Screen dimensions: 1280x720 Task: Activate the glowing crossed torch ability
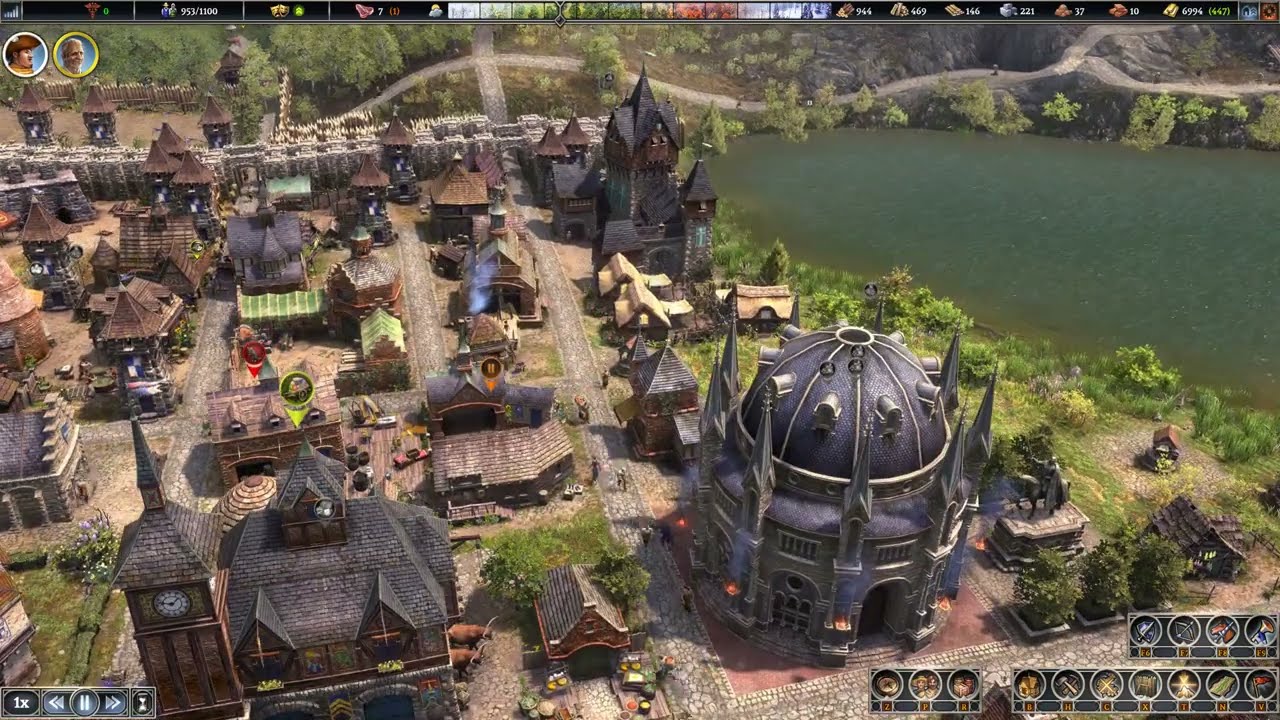[x=1183, y=685]
